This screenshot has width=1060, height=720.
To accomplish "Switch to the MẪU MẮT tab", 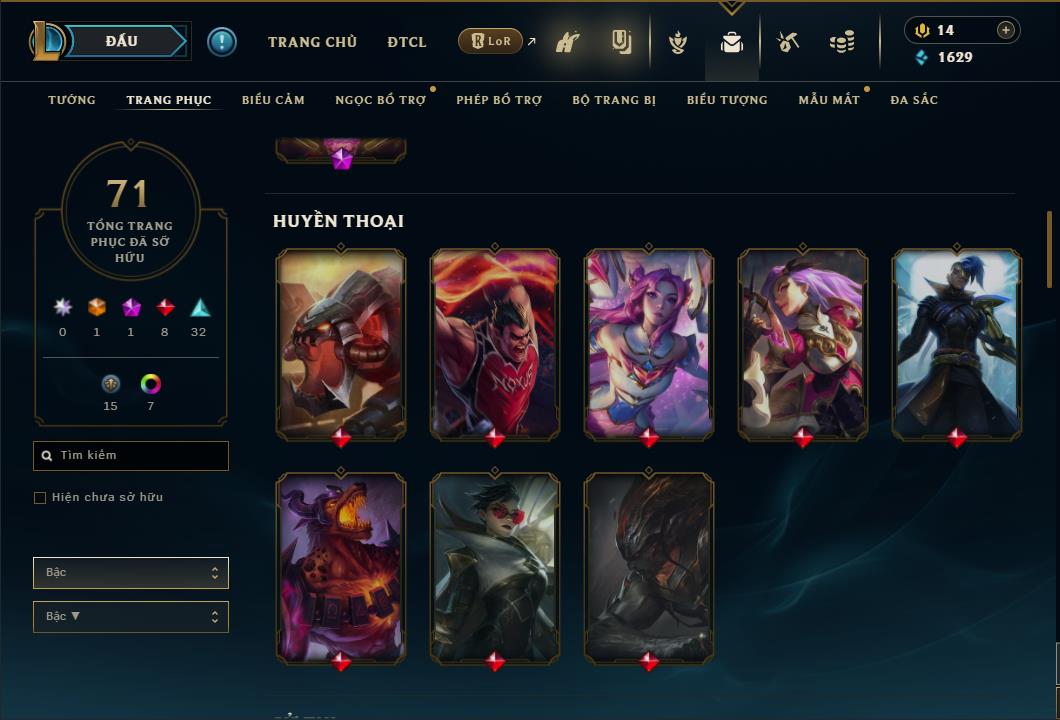I will pyautogui.click(x=829, y=100).
